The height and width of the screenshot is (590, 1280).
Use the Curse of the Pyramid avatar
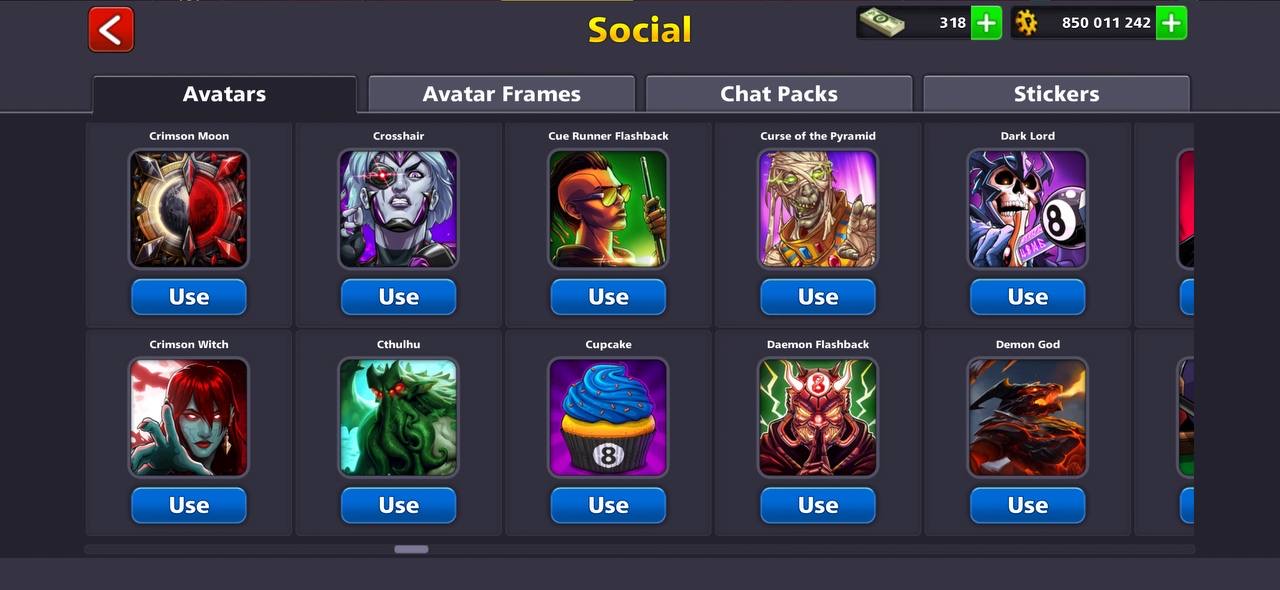[x=818, y=297]
